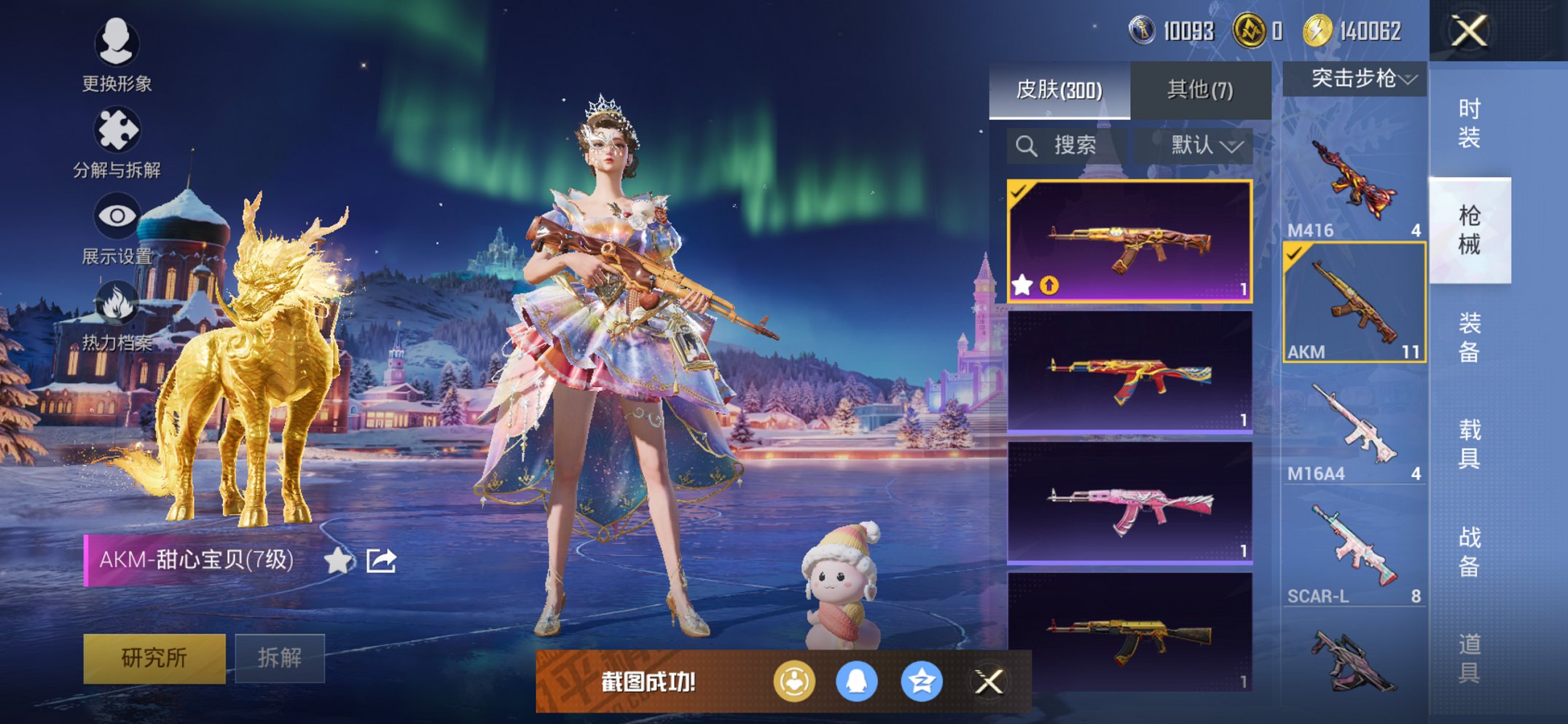Open the 默认 sort dropdown
1568x724 pixels.
(x=1204, y=146)
